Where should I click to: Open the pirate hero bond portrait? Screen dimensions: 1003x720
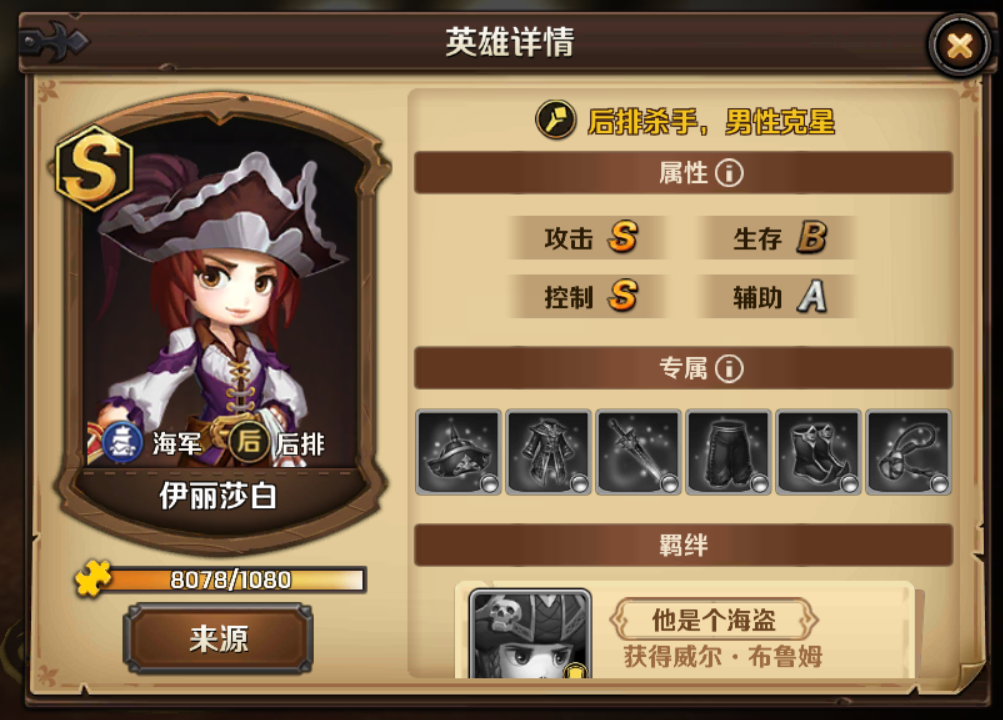[x=530, y=634]
